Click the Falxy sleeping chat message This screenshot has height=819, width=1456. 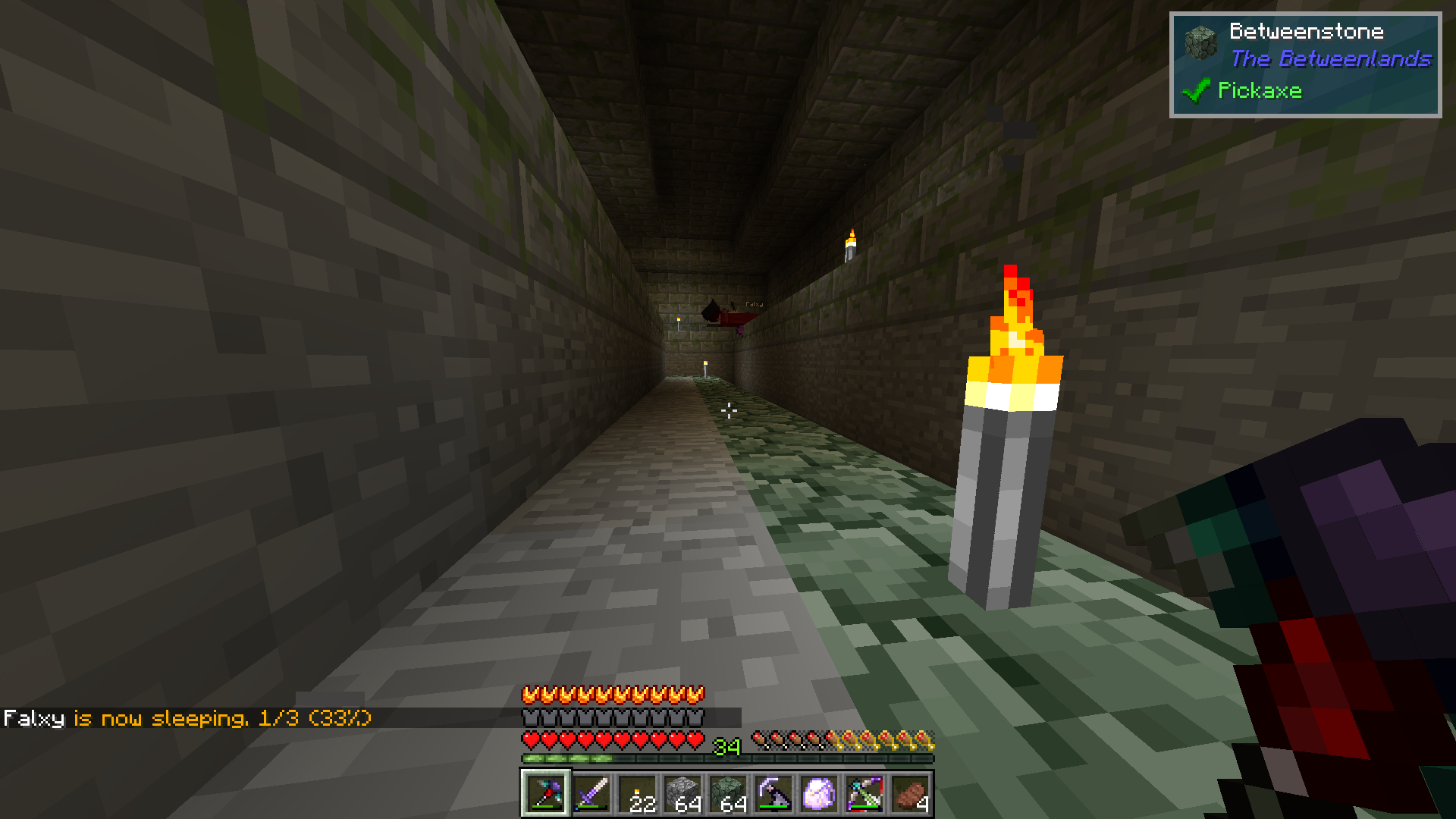click(x=187, y=718)
